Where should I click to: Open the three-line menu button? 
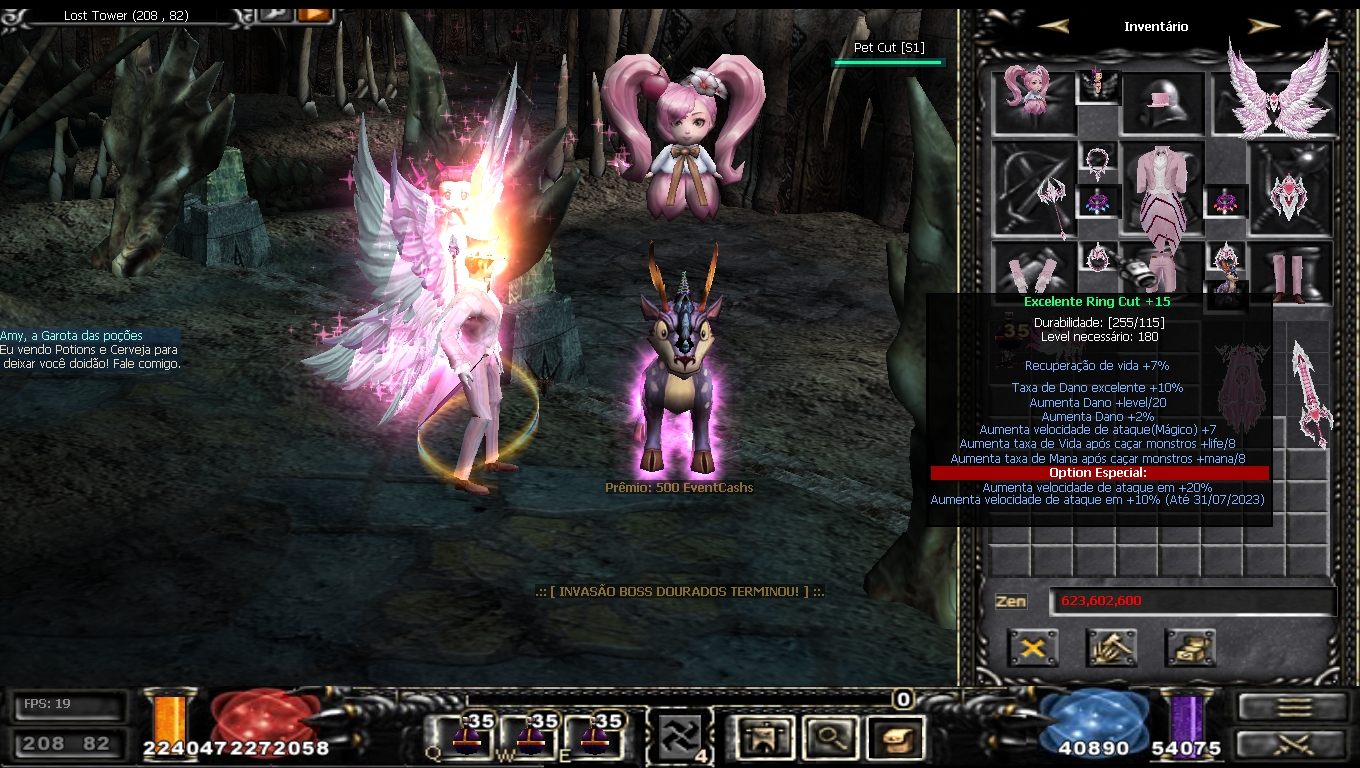[x=1294, y=707]
